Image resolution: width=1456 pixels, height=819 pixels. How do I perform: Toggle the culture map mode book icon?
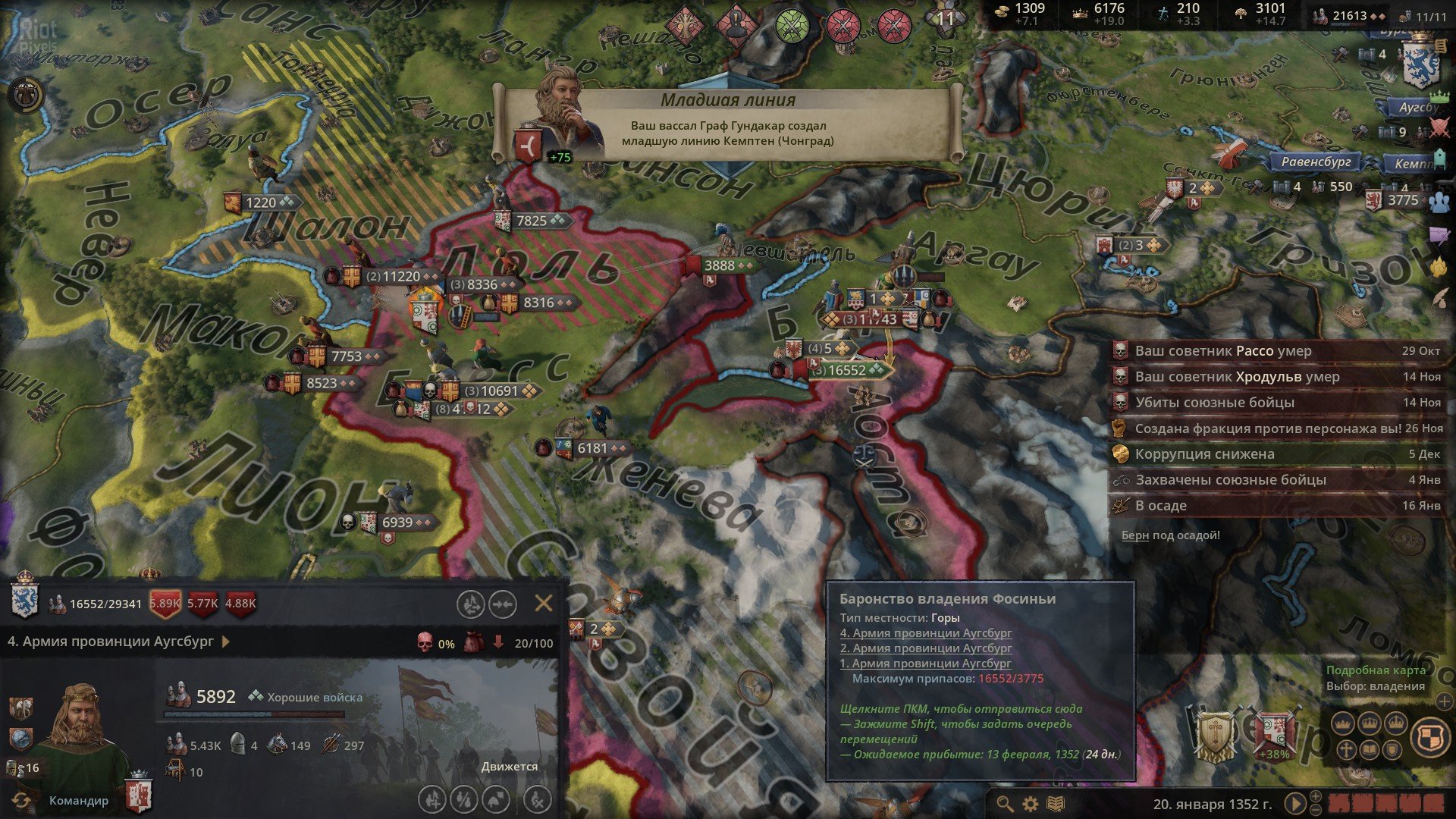coord(1370,748)
